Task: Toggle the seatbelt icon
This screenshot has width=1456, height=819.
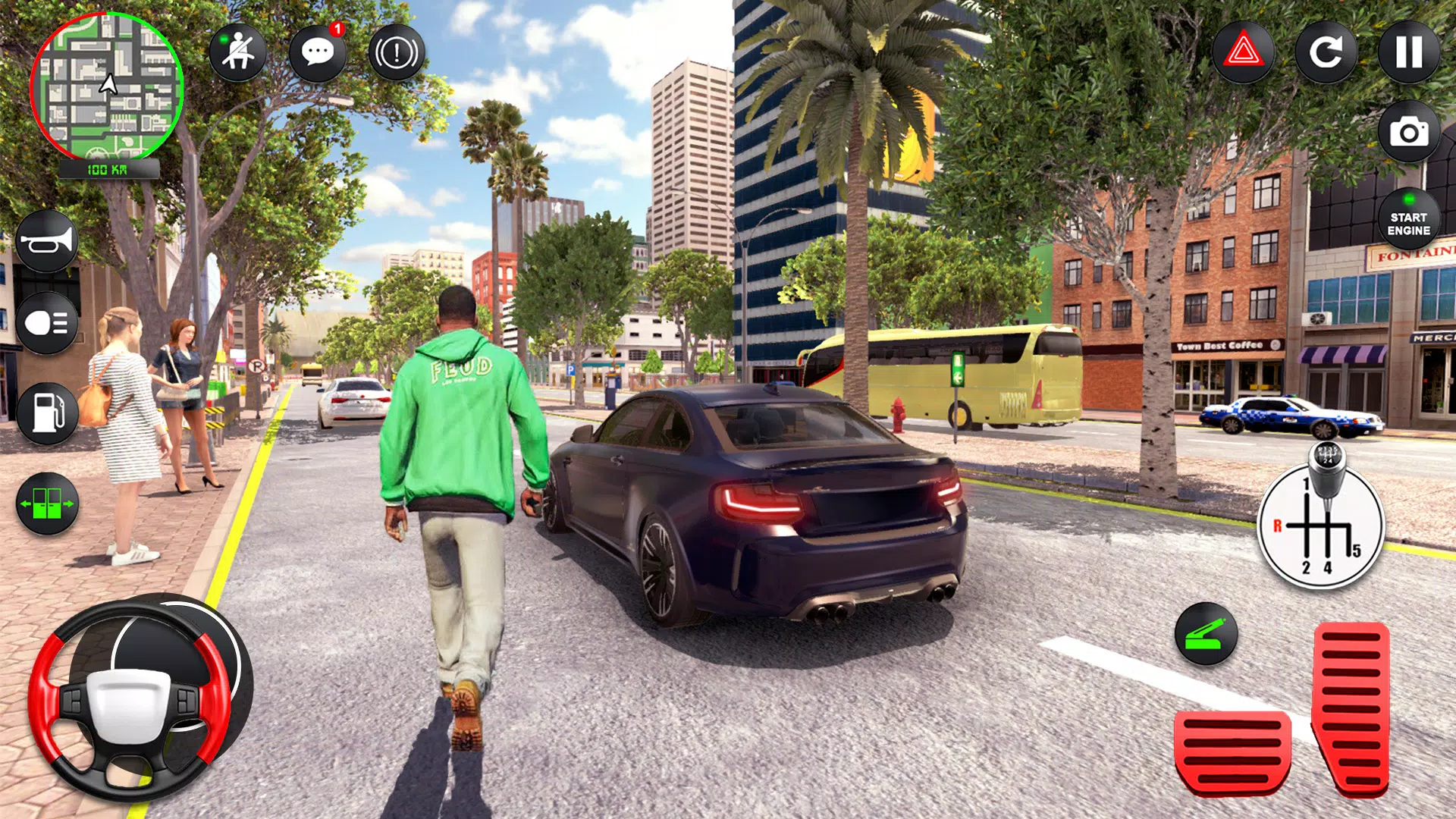Action: 238,52
